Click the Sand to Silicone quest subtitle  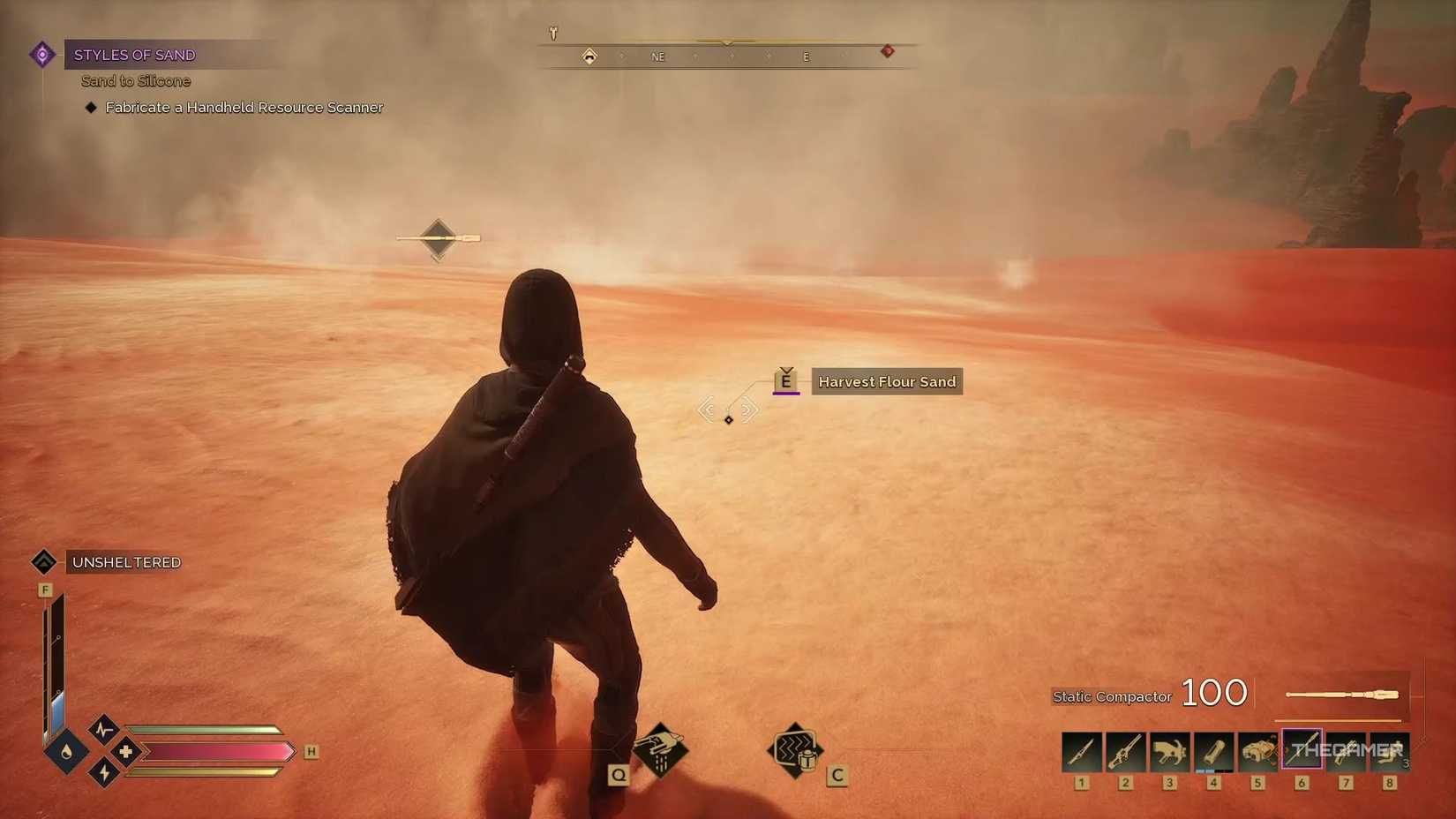click(135, 80)
